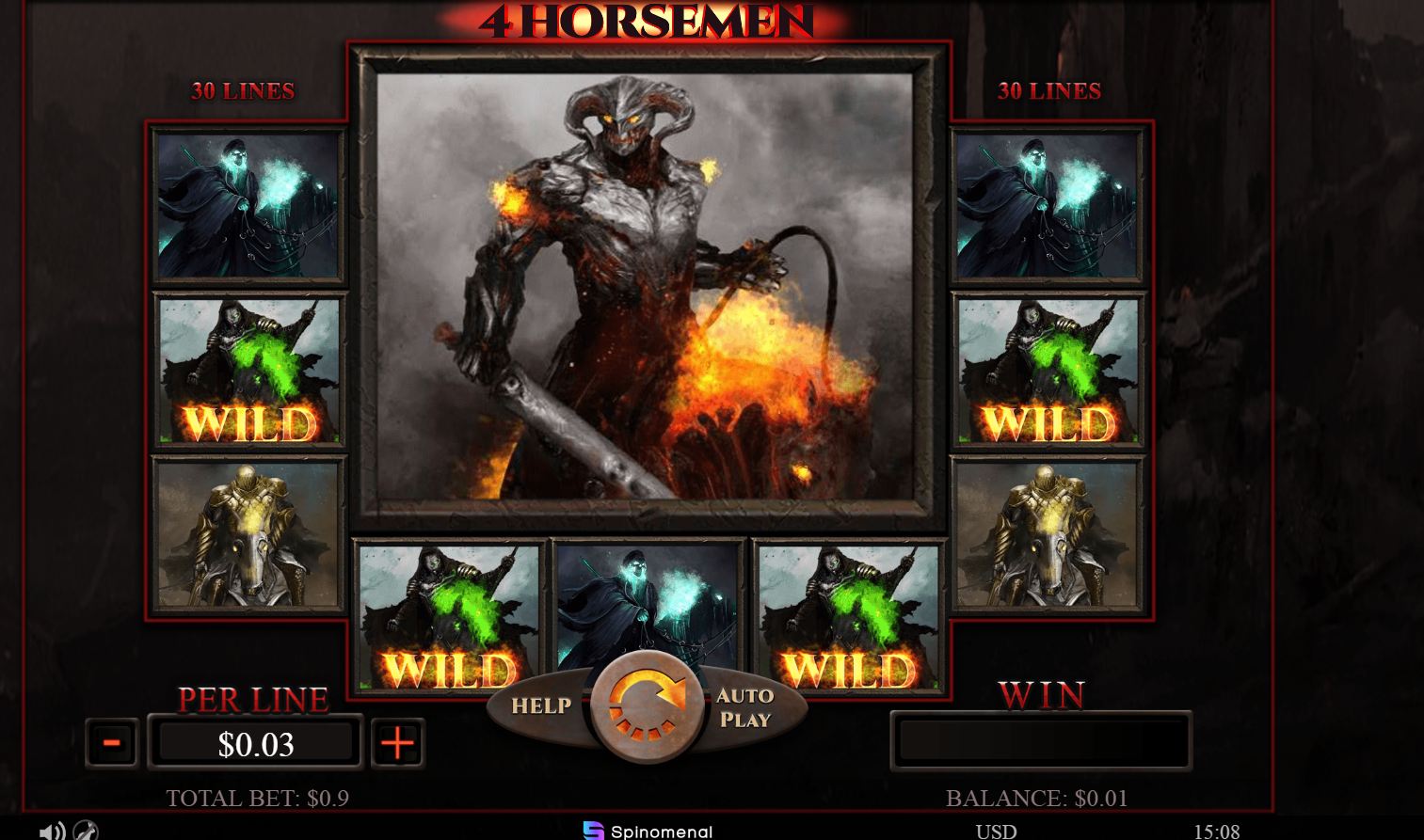
Task: Adjust bet amount in the $0.03 field
Action: tap(255, 743)
